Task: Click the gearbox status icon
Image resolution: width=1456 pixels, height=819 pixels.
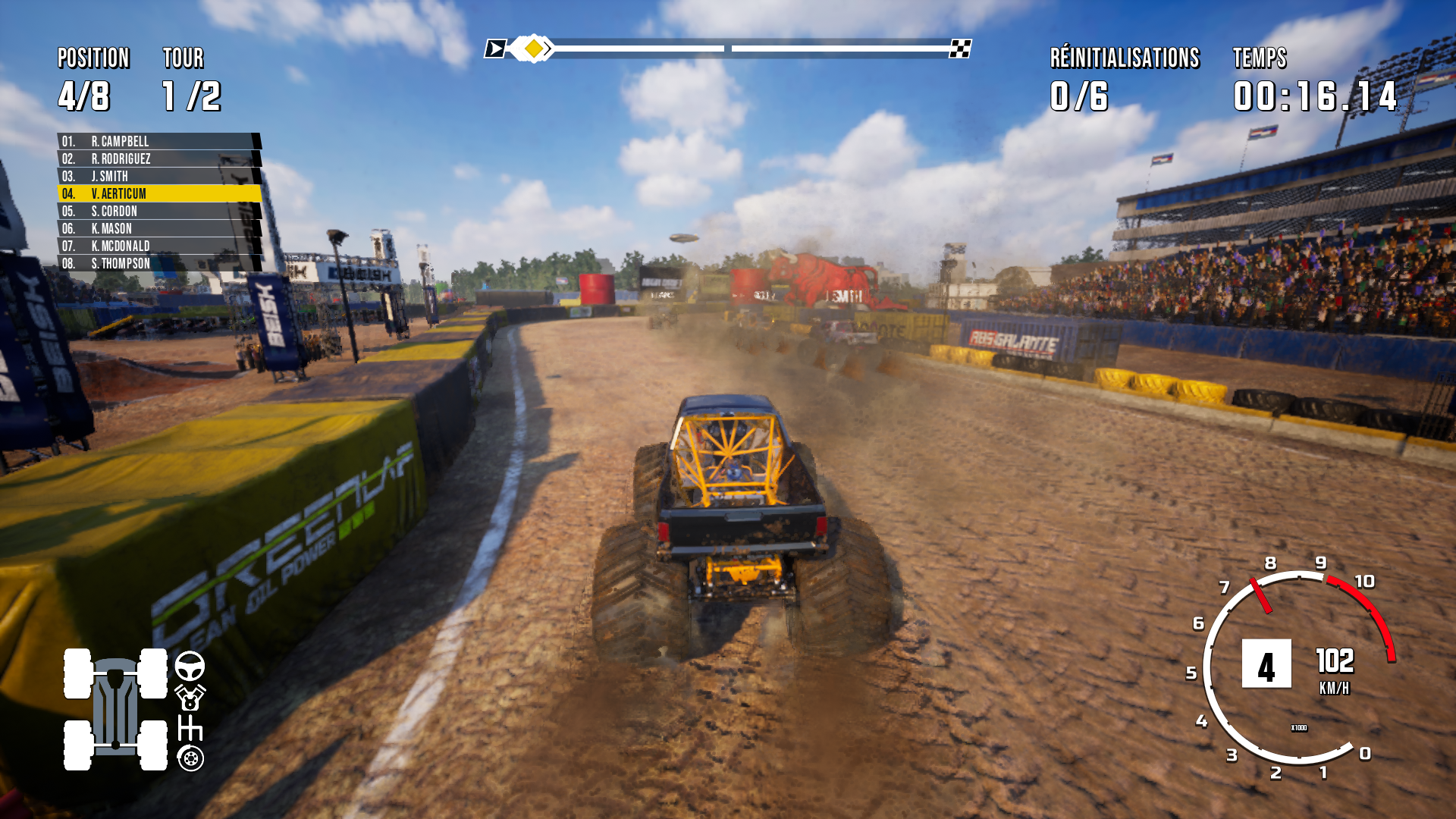Action: click(190, 728)
